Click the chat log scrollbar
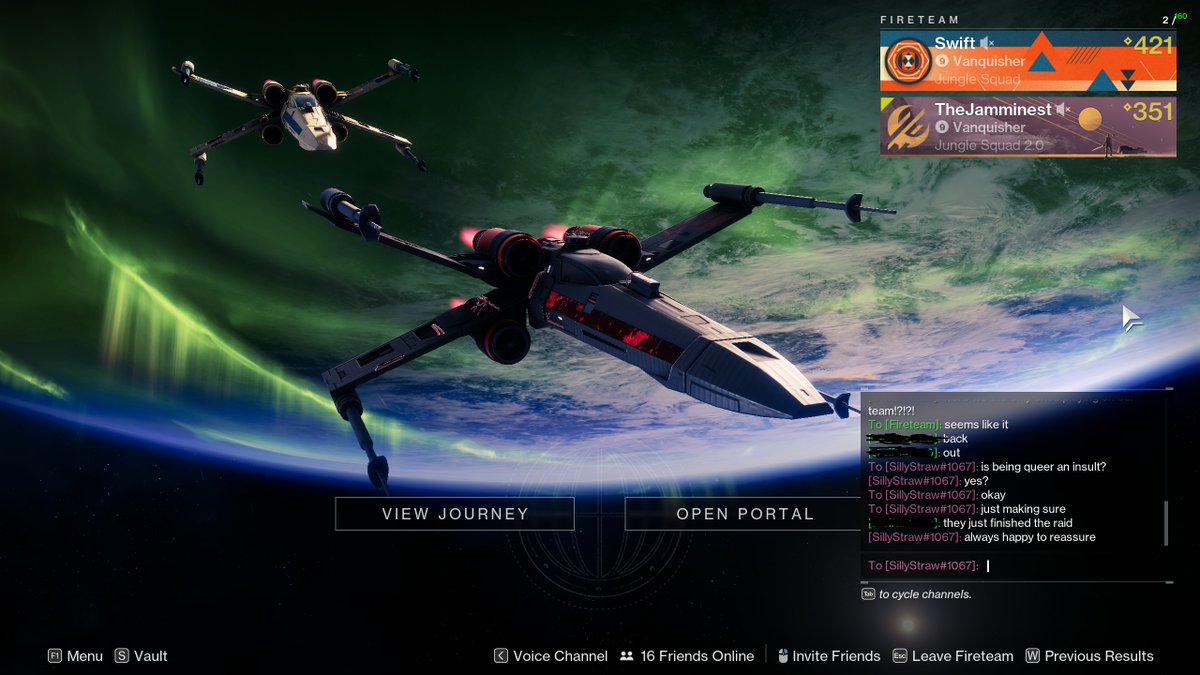Viewport: 1200px width, 675px height. pos(1166,523)
